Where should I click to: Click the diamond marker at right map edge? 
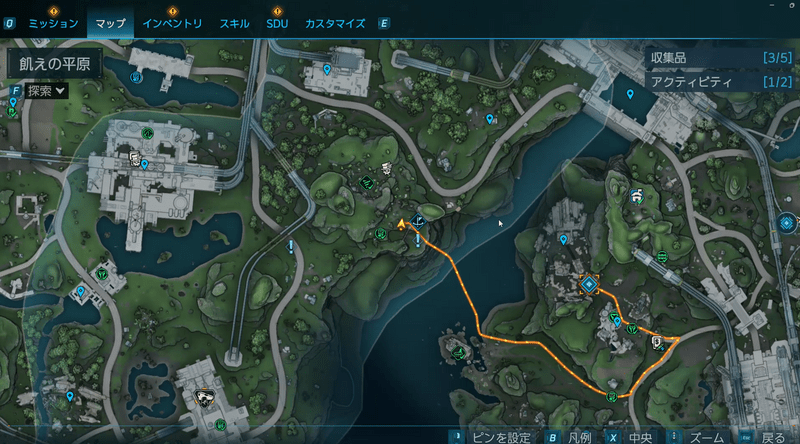tap(788, 222)
